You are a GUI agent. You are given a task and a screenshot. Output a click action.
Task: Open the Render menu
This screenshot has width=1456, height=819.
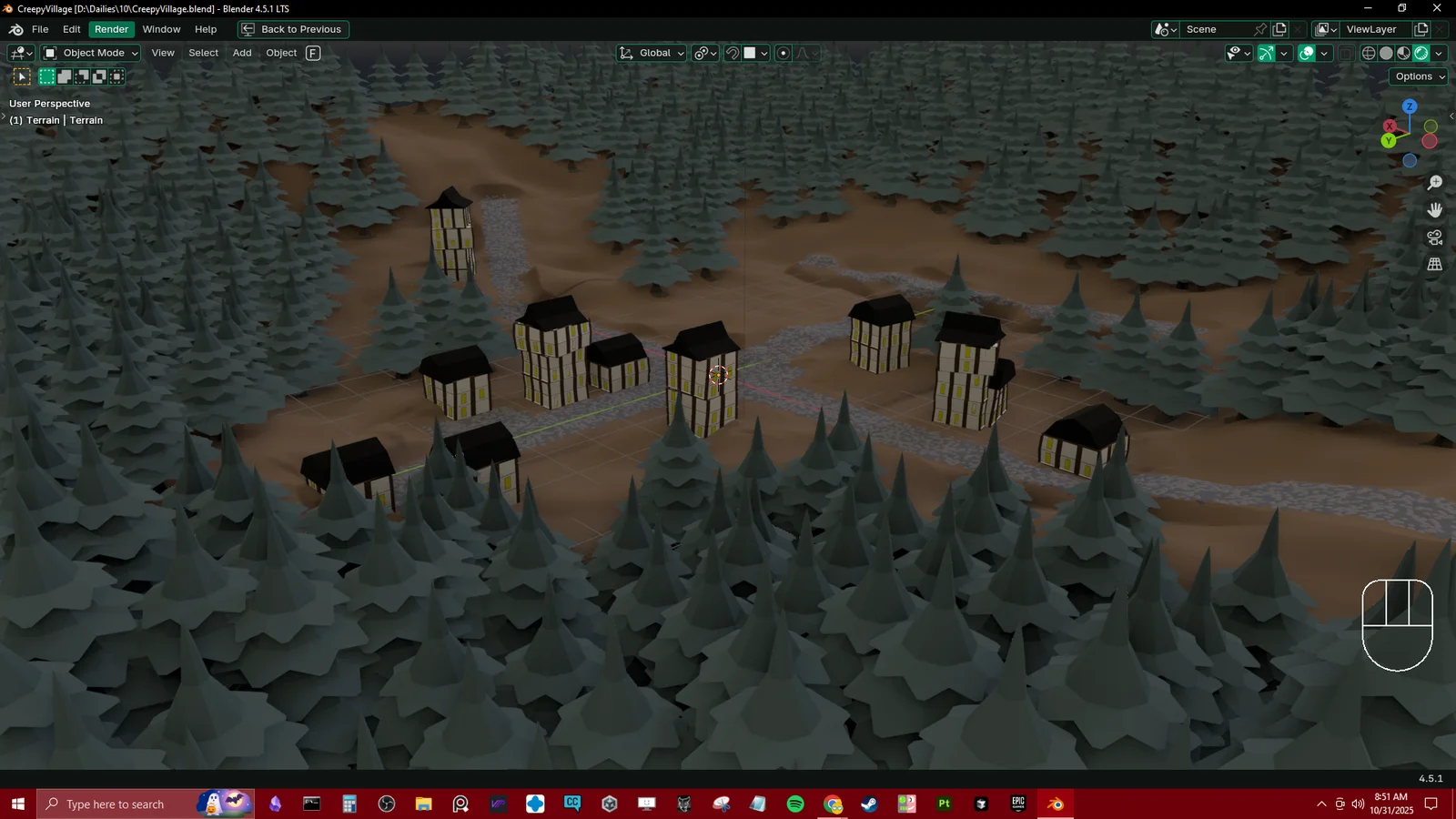pyautogui.click(x=111, y=29)
